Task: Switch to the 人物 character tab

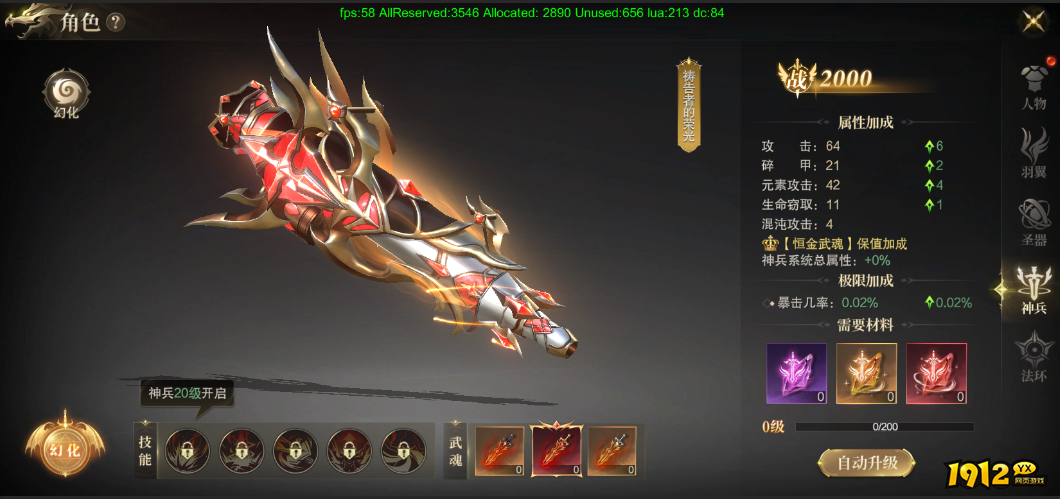Action: [1033, 84]
